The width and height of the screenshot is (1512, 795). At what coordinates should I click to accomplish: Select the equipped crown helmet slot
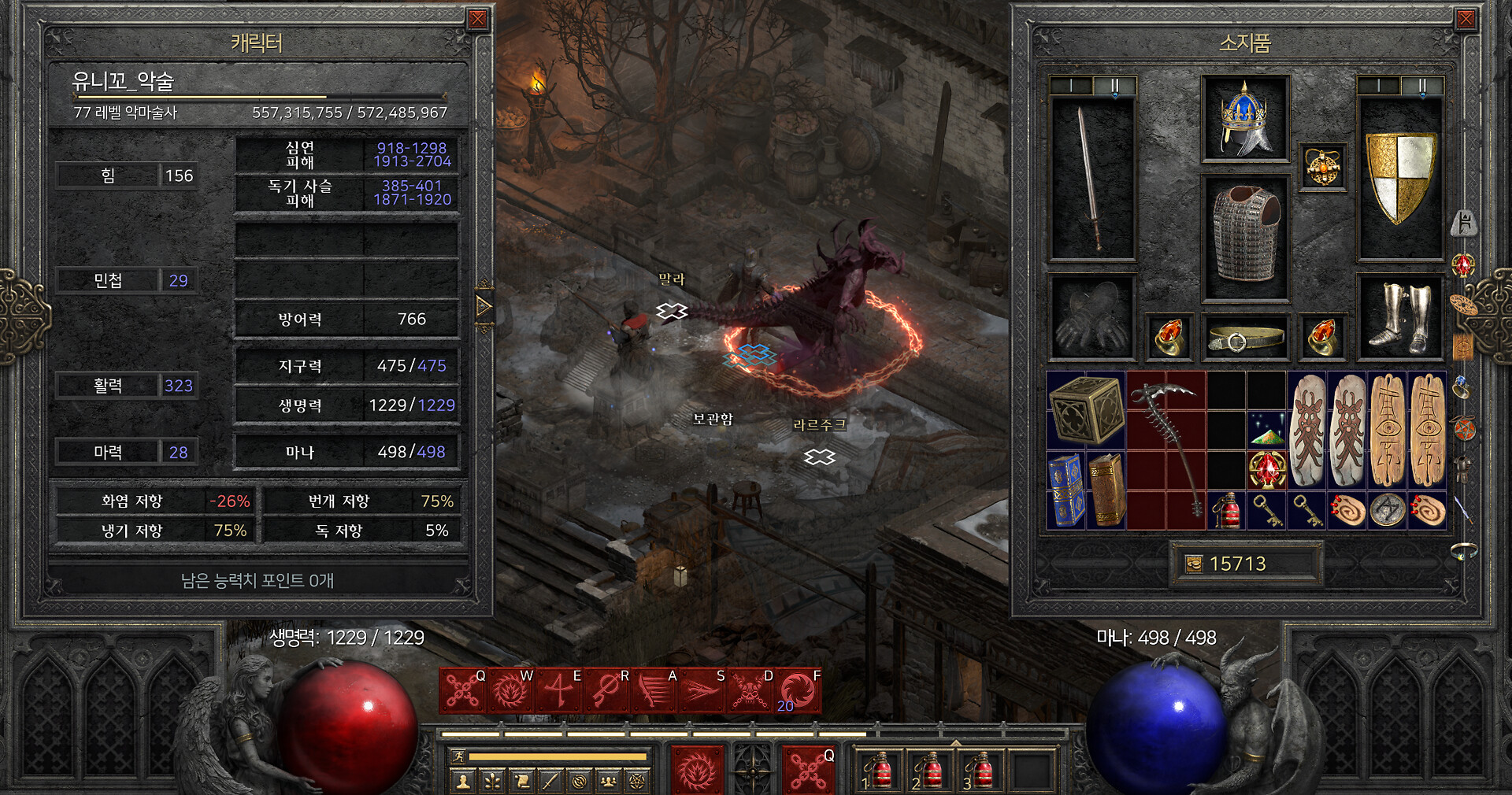pos(1244,120)
